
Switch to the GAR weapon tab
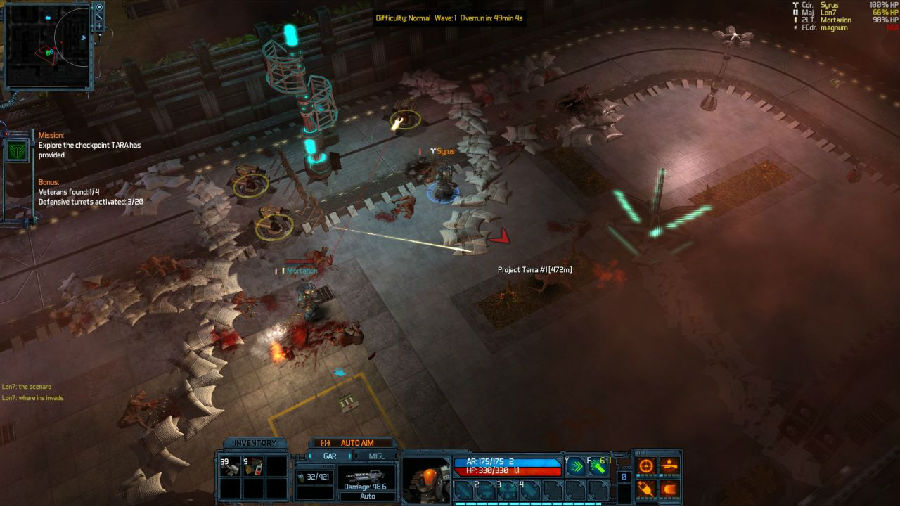tap(327, 454)
